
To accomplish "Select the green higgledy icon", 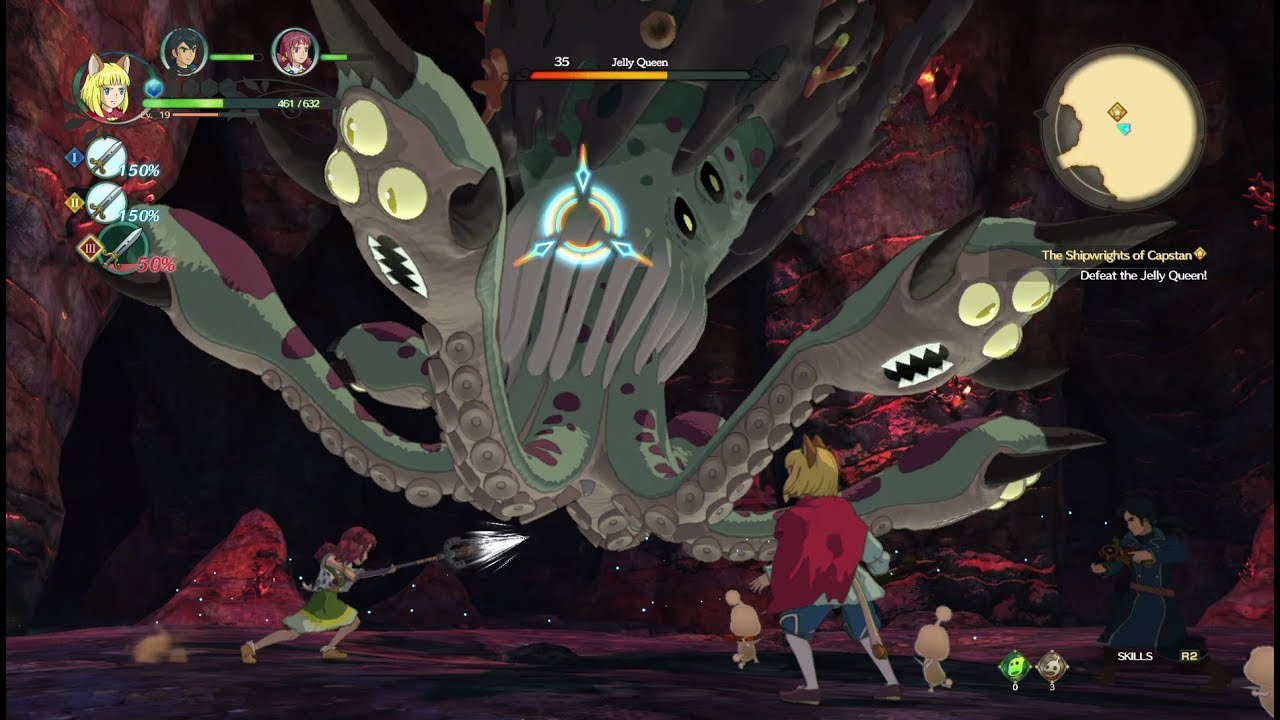I will point(1015,666).
